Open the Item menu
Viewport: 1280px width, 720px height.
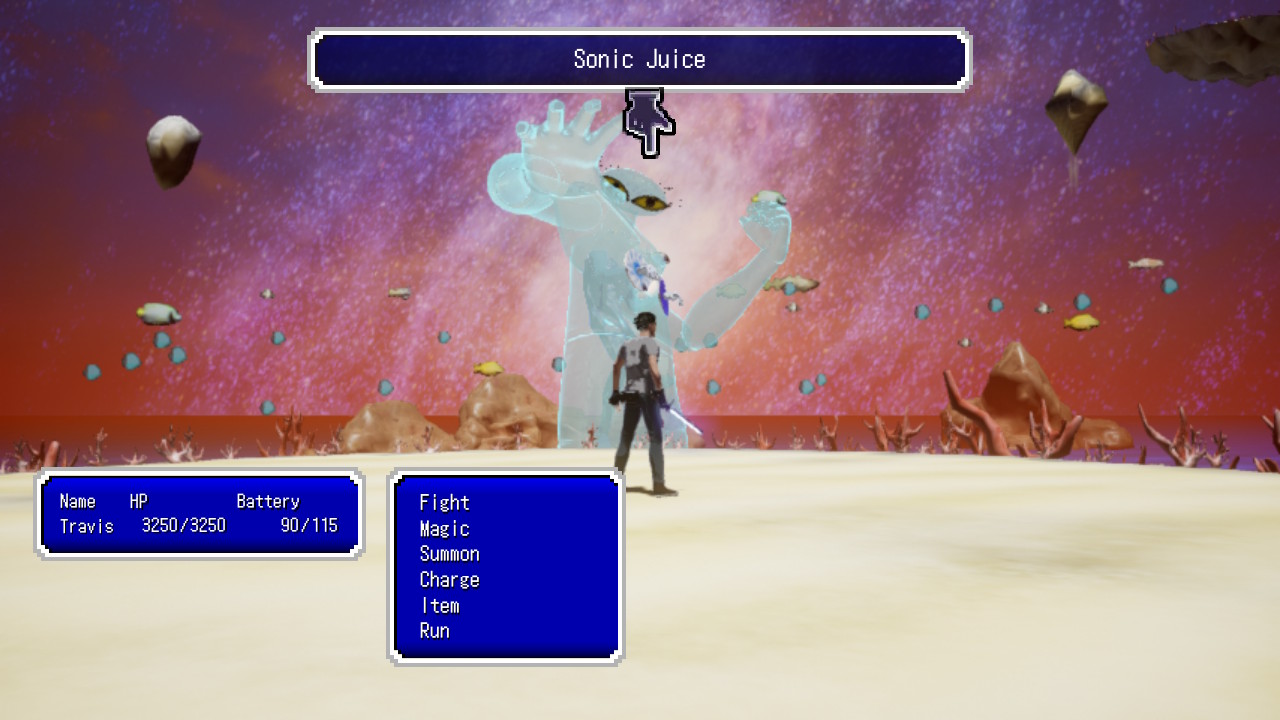tap(440, 605)
